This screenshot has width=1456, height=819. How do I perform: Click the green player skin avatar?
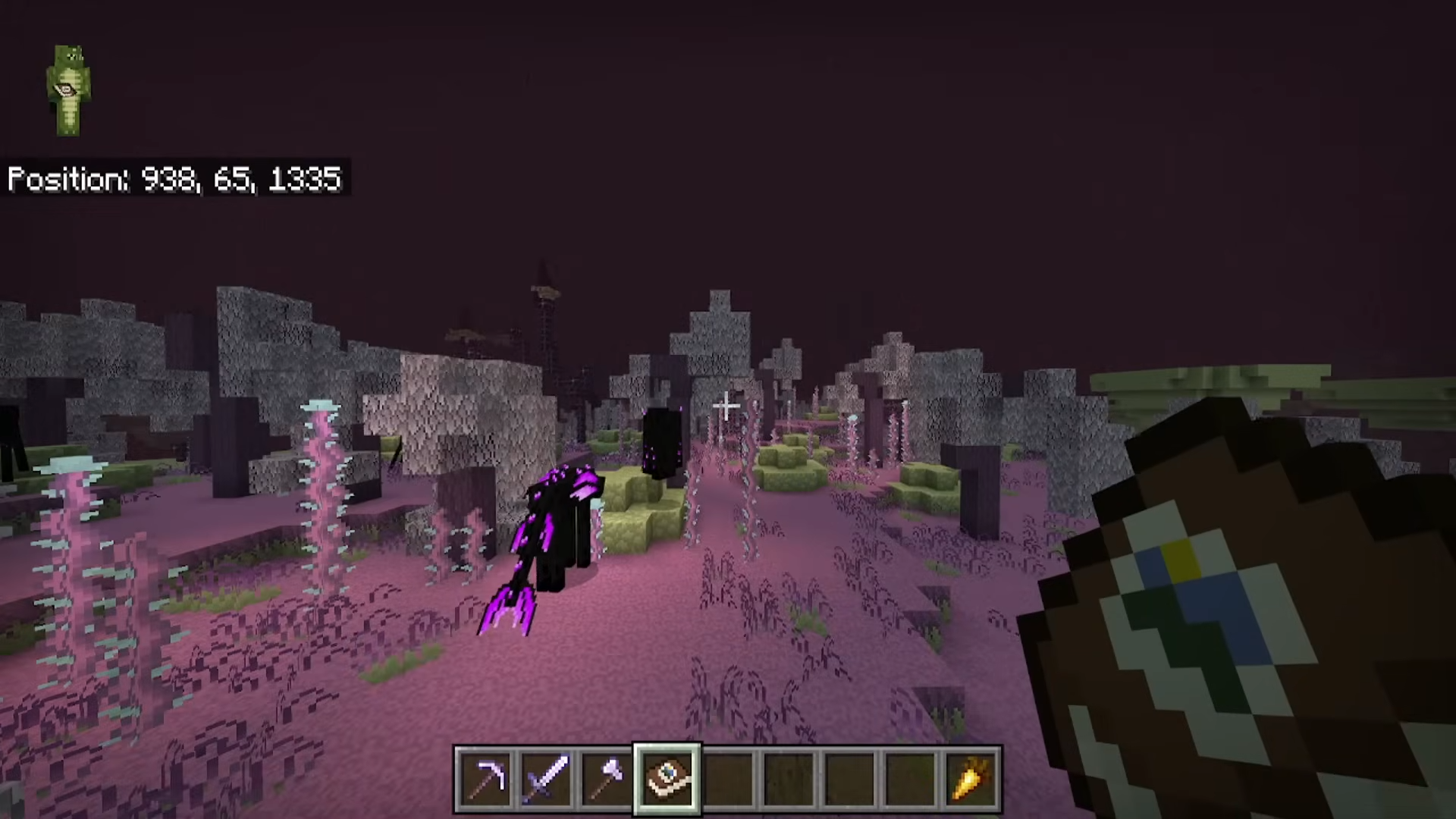[x=68, y=90]
